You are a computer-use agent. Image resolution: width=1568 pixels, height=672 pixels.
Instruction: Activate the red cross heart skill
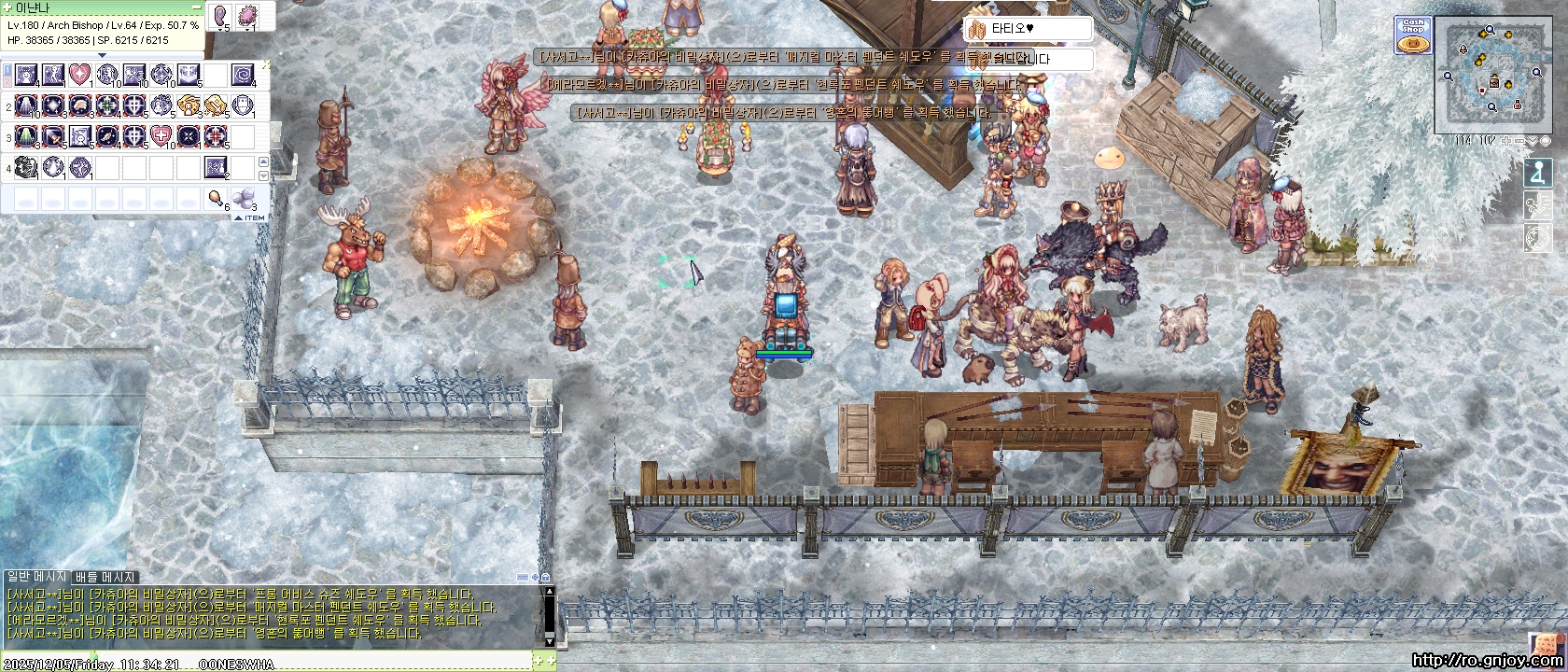(161, 136)
